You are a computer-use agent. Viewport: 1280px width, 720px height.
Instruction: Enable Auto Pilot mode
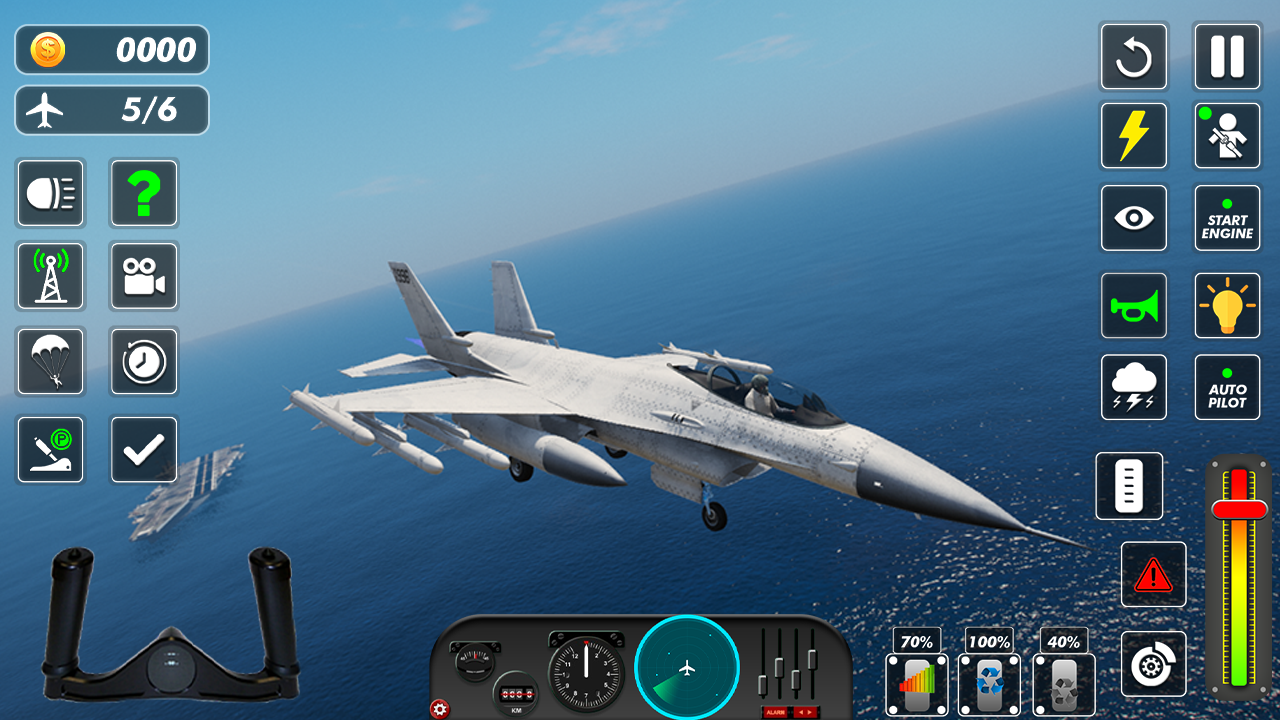1227,387
